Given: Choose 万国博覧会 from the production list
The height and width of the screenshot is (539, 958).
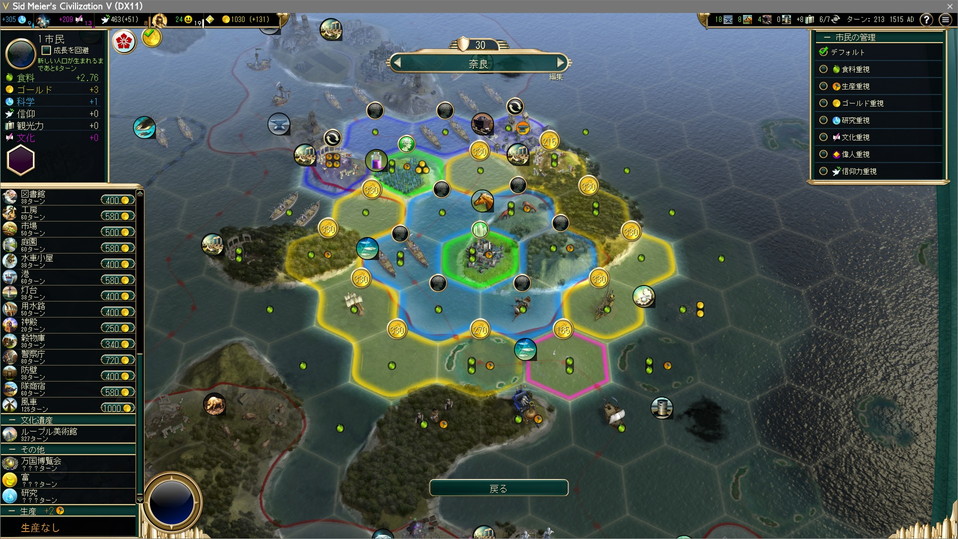Looking at the screenshot, I should click(x=60, y=463).
